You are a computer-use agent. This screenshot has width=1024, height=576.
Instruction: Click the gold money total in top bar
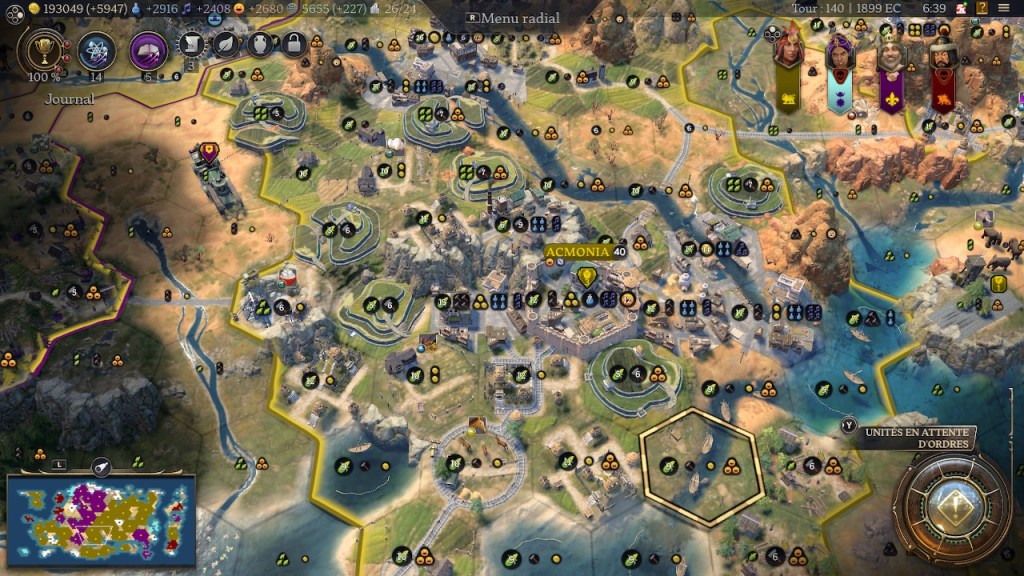(63, 8)
